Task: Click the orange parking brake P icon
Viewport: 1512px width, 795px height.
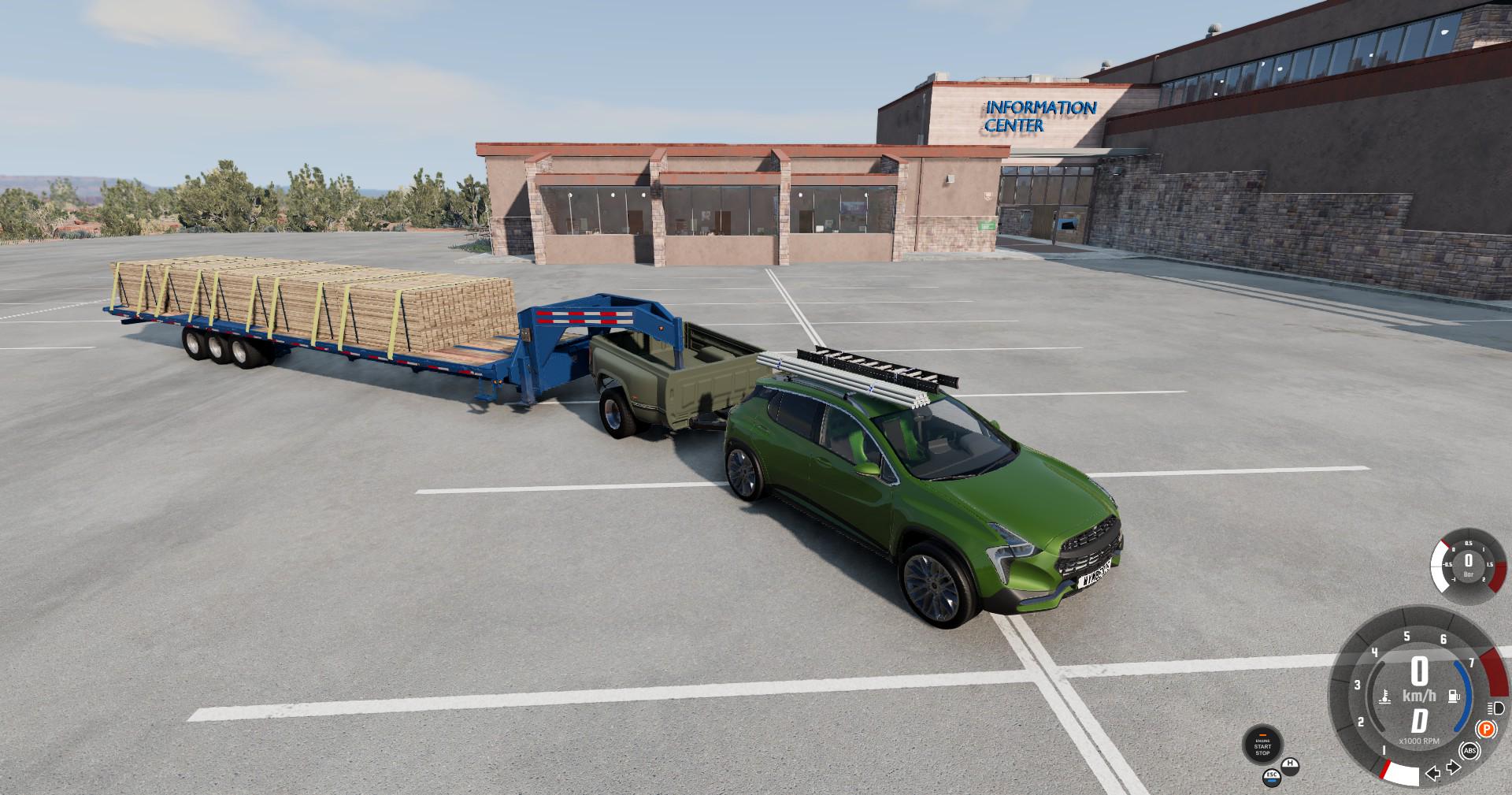Action: [1485, 729]
